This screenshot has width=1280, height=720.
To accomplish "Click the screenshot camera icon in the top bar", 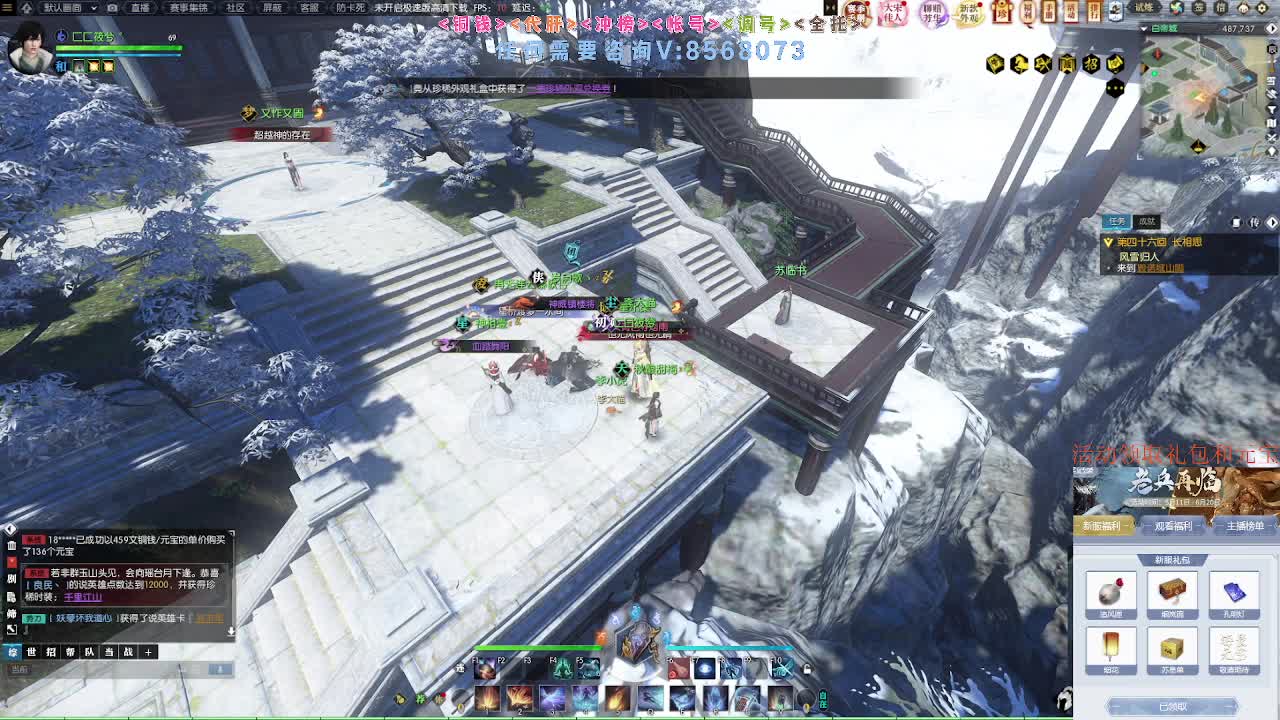I will click(111, 8).
